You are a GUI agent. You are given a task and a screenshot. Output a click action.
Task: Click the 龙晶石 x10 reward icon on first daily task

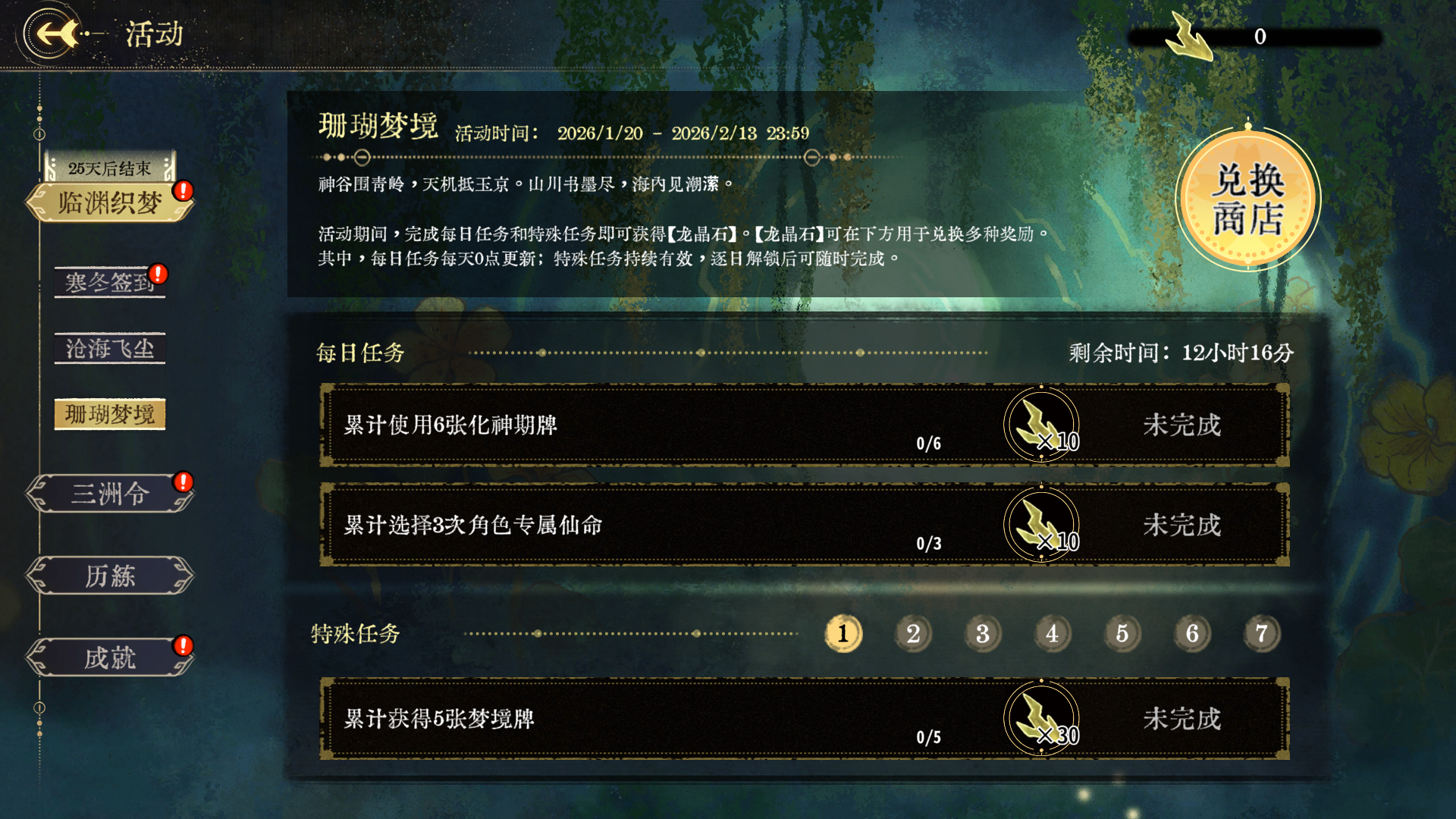tap(1042, 425)
